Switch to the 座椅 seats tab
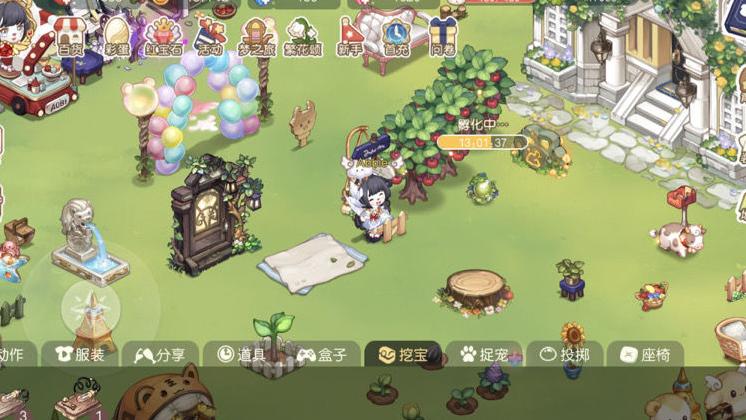 click(x=644, y=354)
